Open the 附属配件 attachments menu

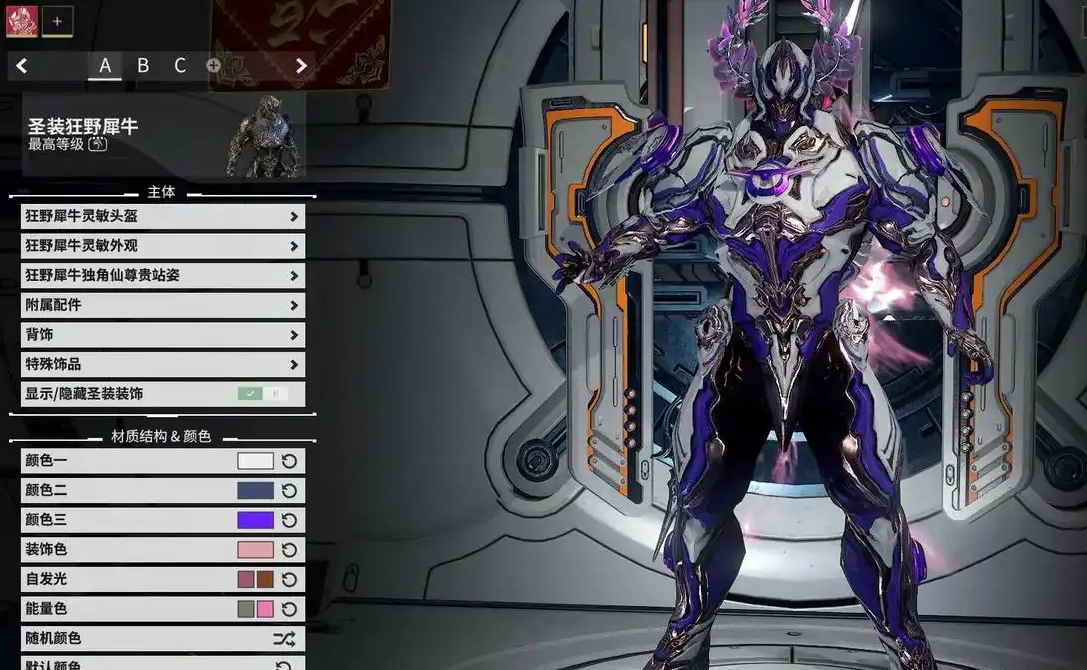pyautogui.click(x=162, y=305)
